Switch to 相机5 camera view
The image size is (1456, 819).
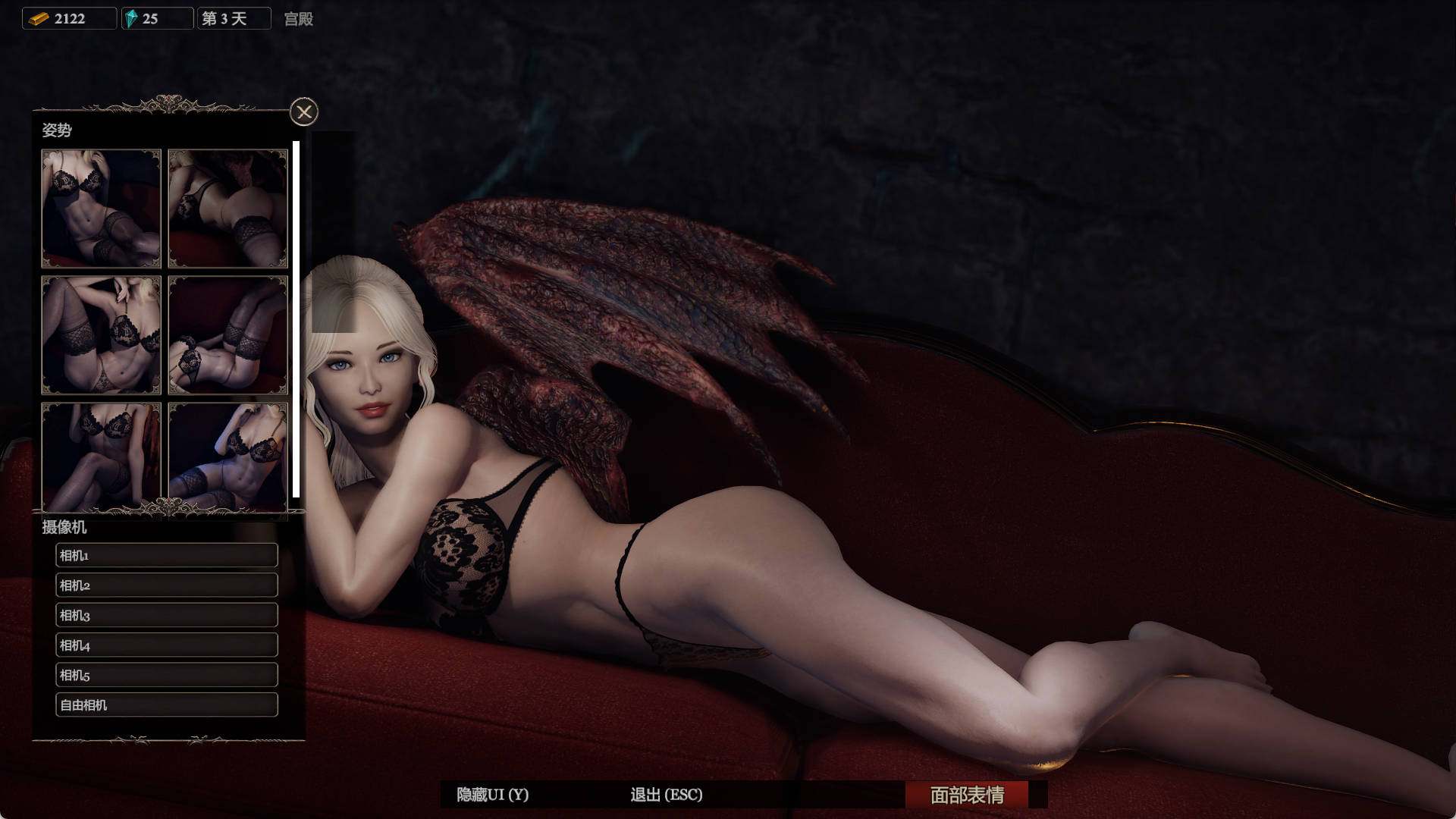166,674
